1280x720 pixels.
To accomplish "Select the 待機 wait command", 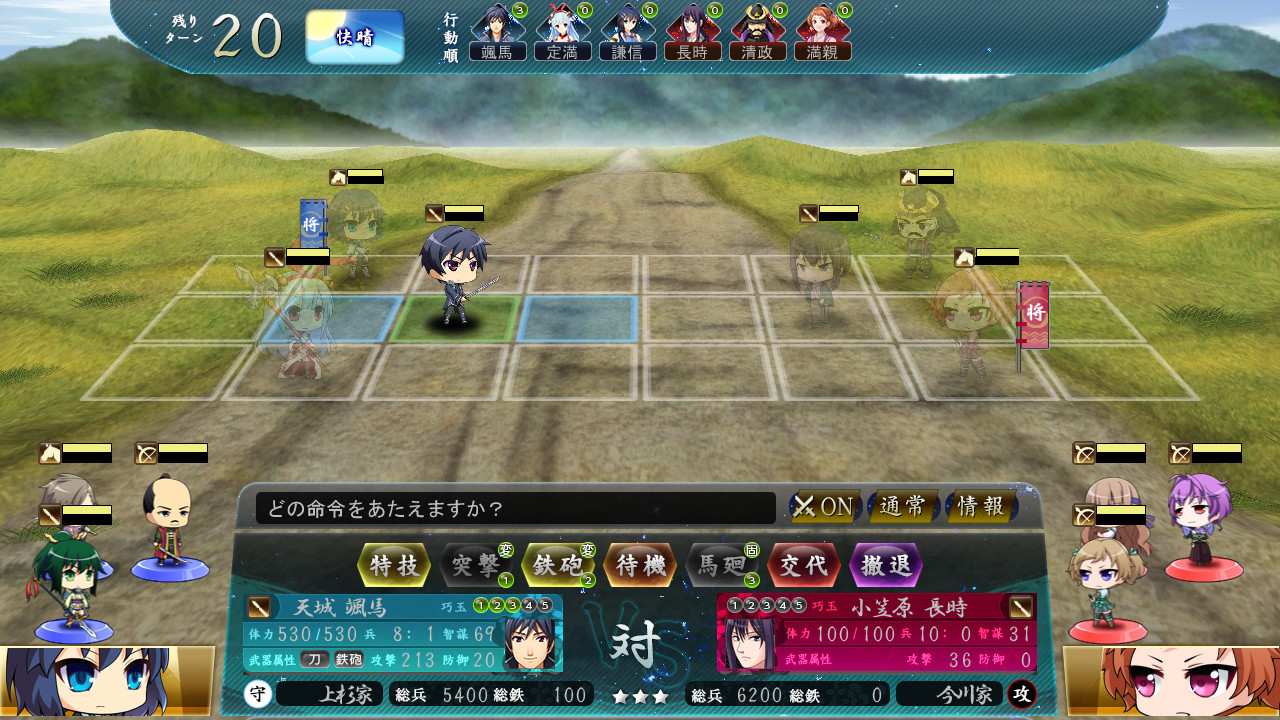I will (640, 565).
